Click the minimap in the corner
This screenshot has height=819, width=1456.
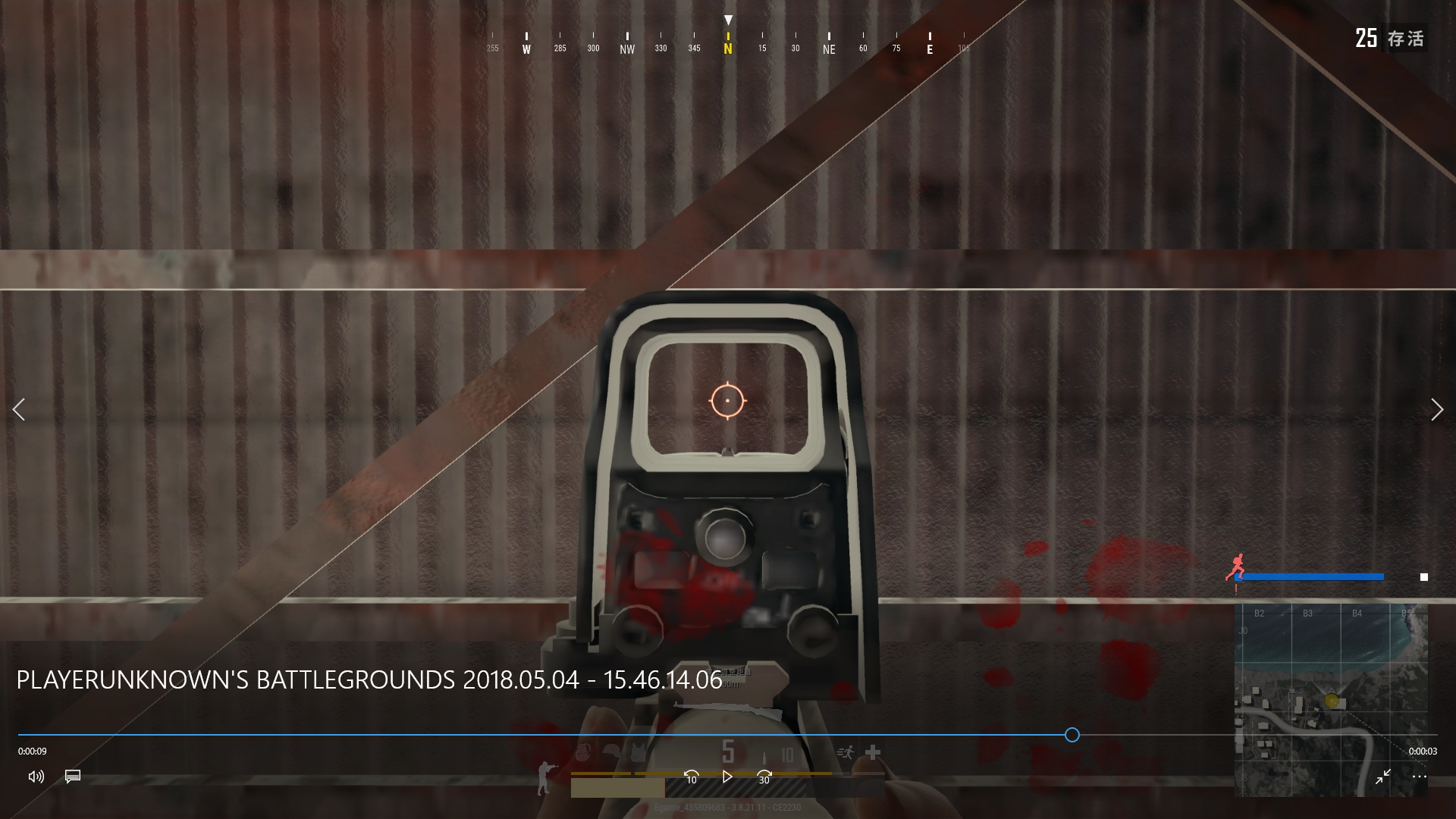click(x=1330, y=699)
